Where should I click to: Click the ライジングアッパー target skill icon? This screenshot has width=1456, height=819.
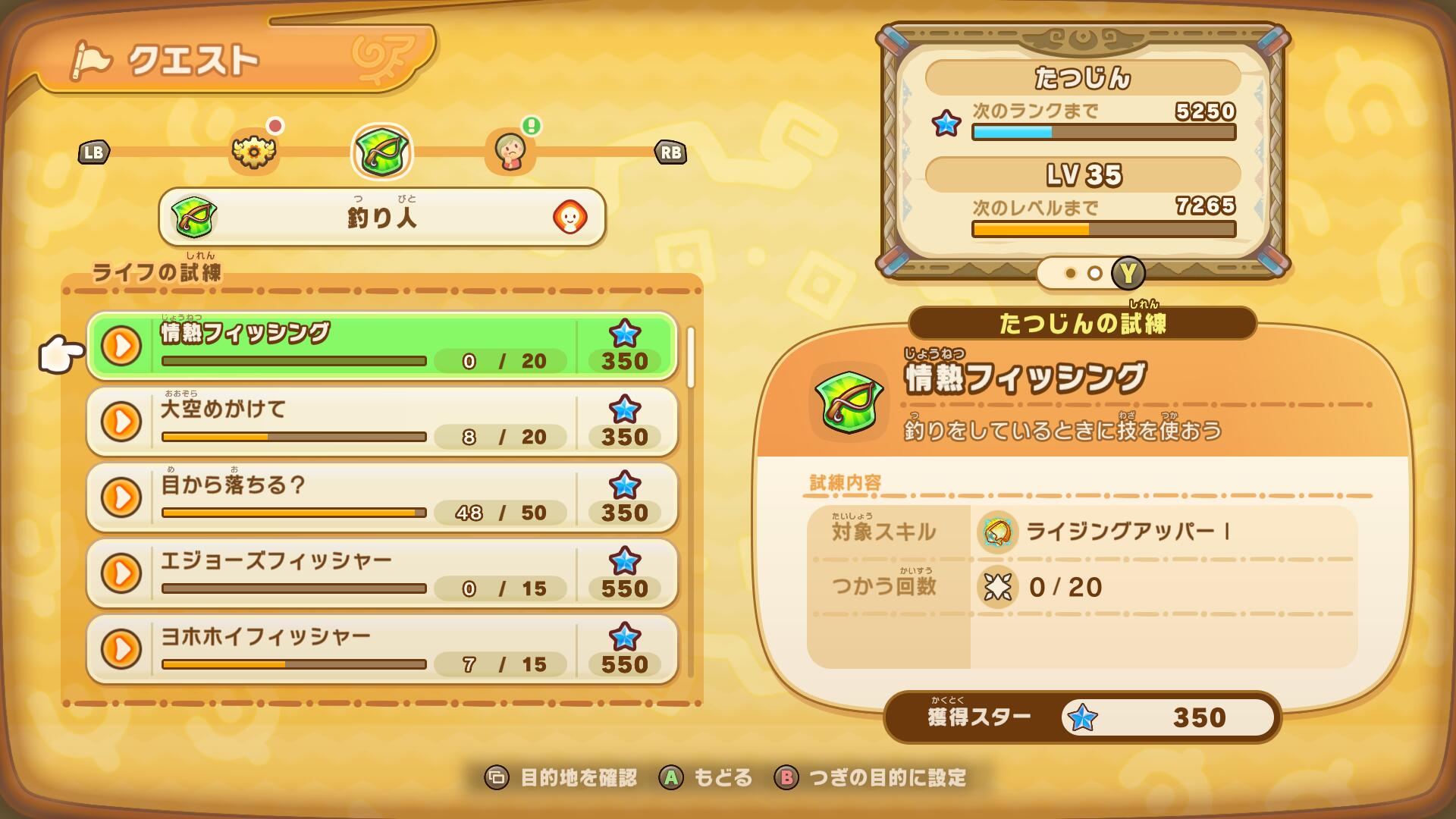click(x=997, y=532)
